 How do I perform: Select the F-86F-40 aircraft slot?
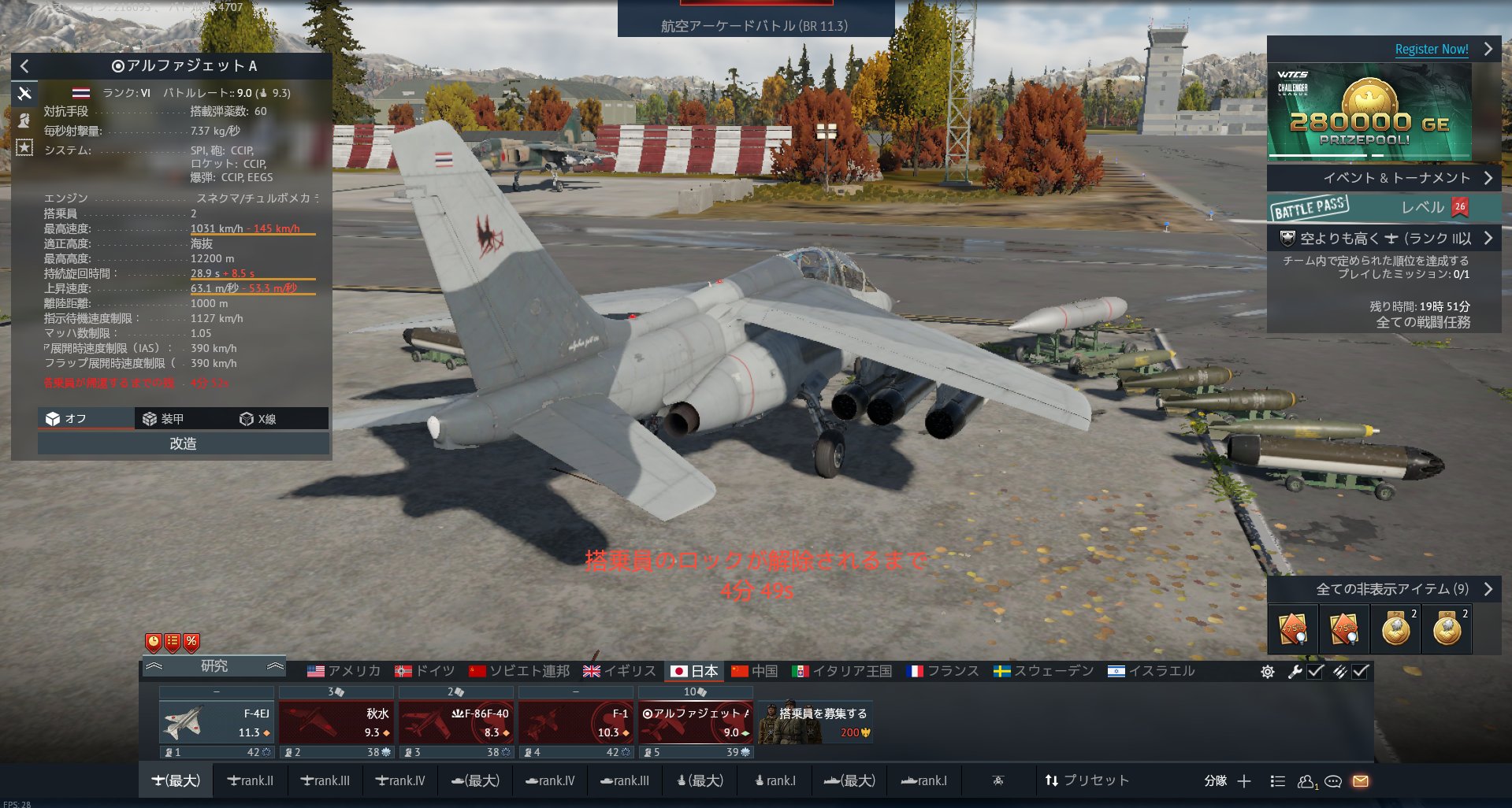[456, 722]
